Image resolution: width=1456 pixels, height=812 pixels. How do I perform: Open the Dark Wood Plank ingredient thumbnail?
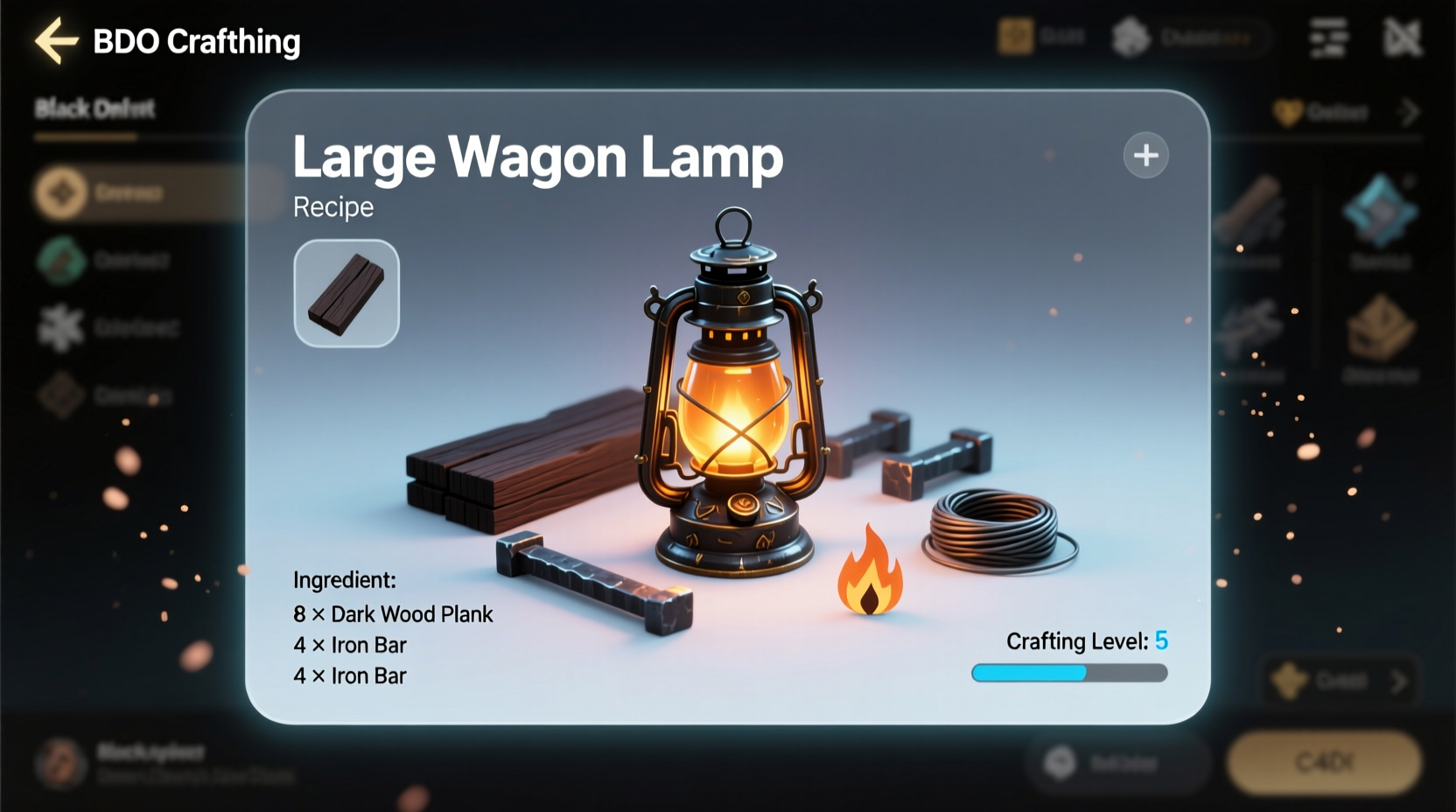pos(346,294)
